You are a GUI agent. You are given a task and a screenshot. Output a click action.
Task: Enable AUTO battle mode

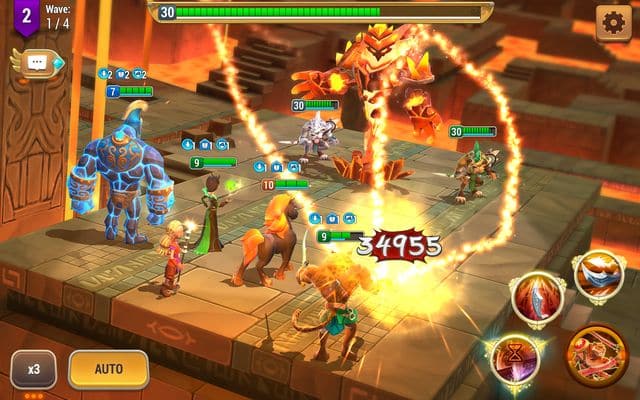[108, 369]
